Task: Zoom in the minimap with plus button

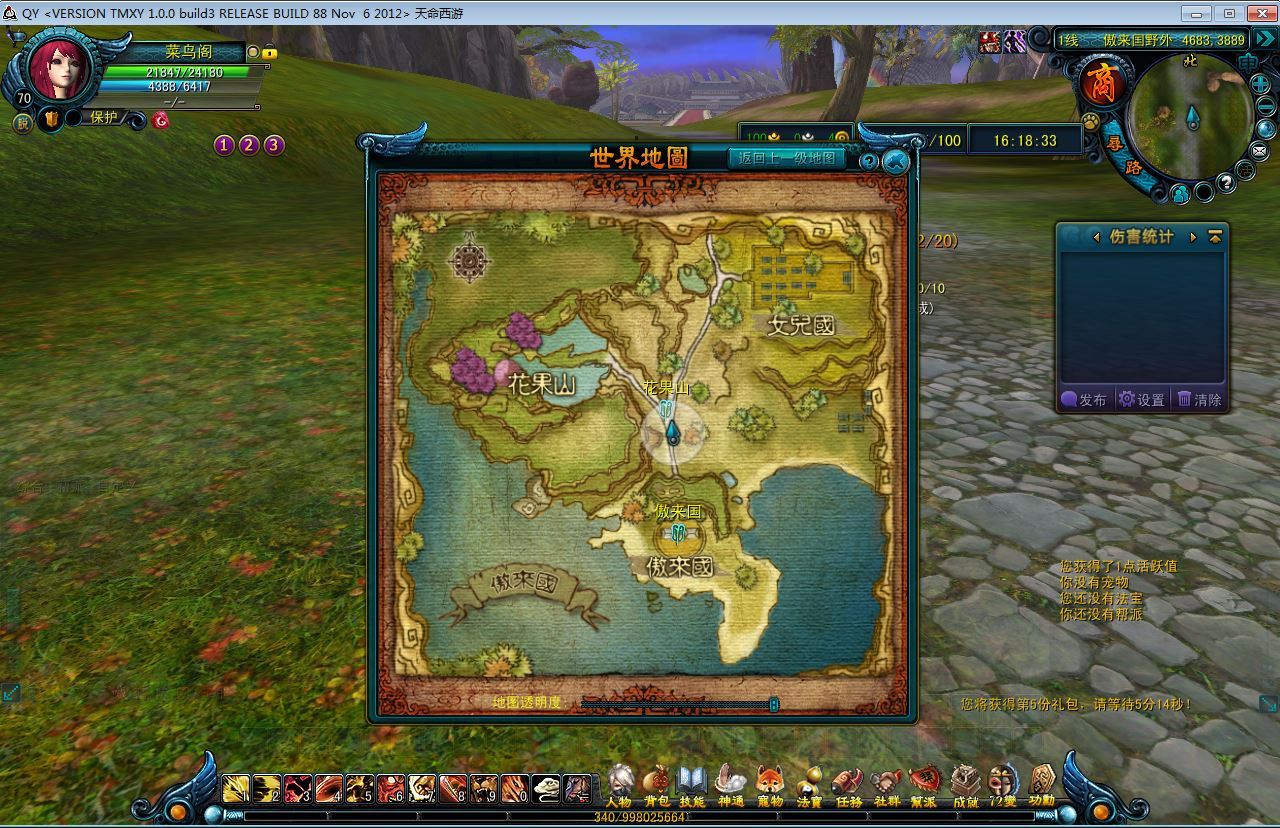Action: [1260, 85]
